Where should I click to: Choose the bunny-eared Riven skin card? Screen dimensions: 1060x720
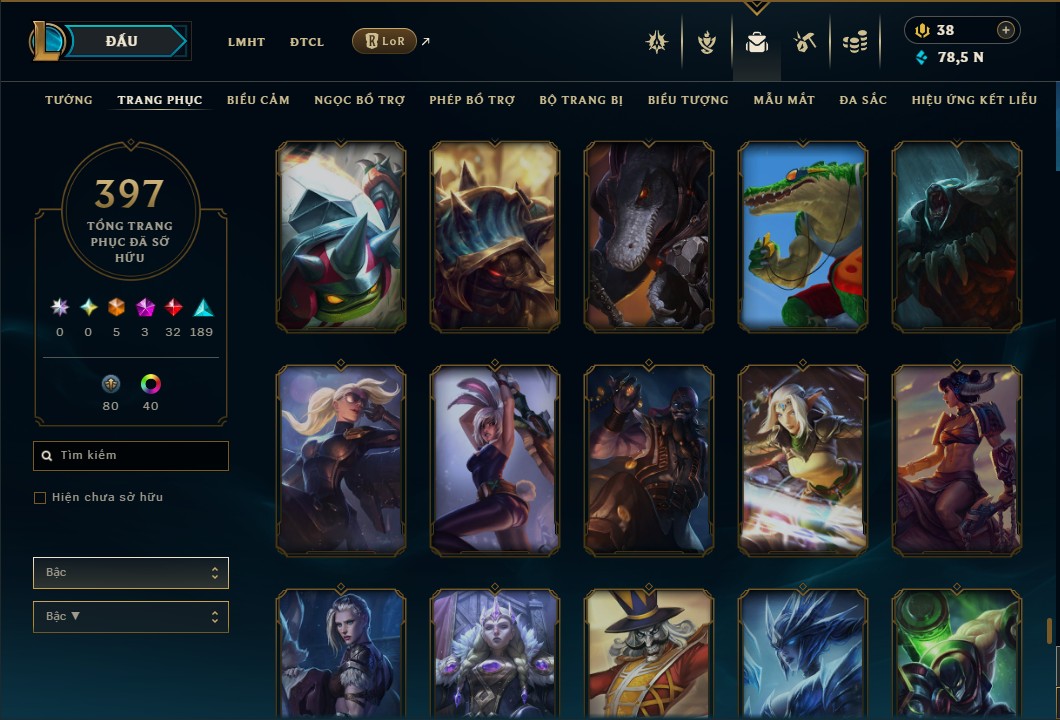click(495, 460)
